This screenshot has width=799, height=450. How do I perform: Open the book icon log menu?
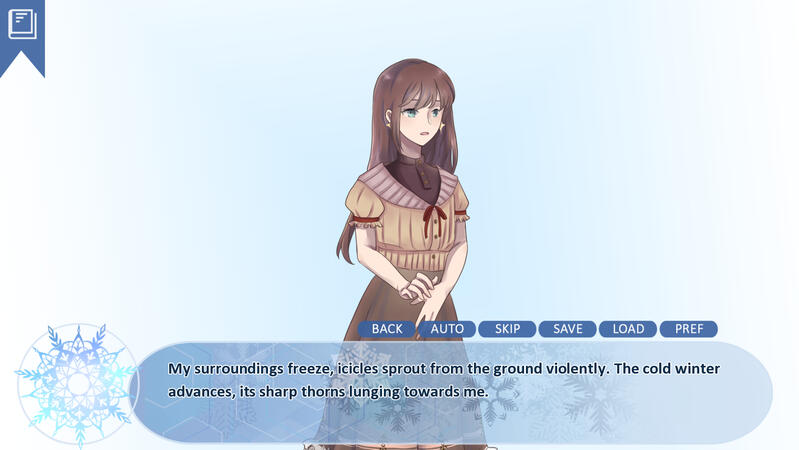(x=22, y=24)
